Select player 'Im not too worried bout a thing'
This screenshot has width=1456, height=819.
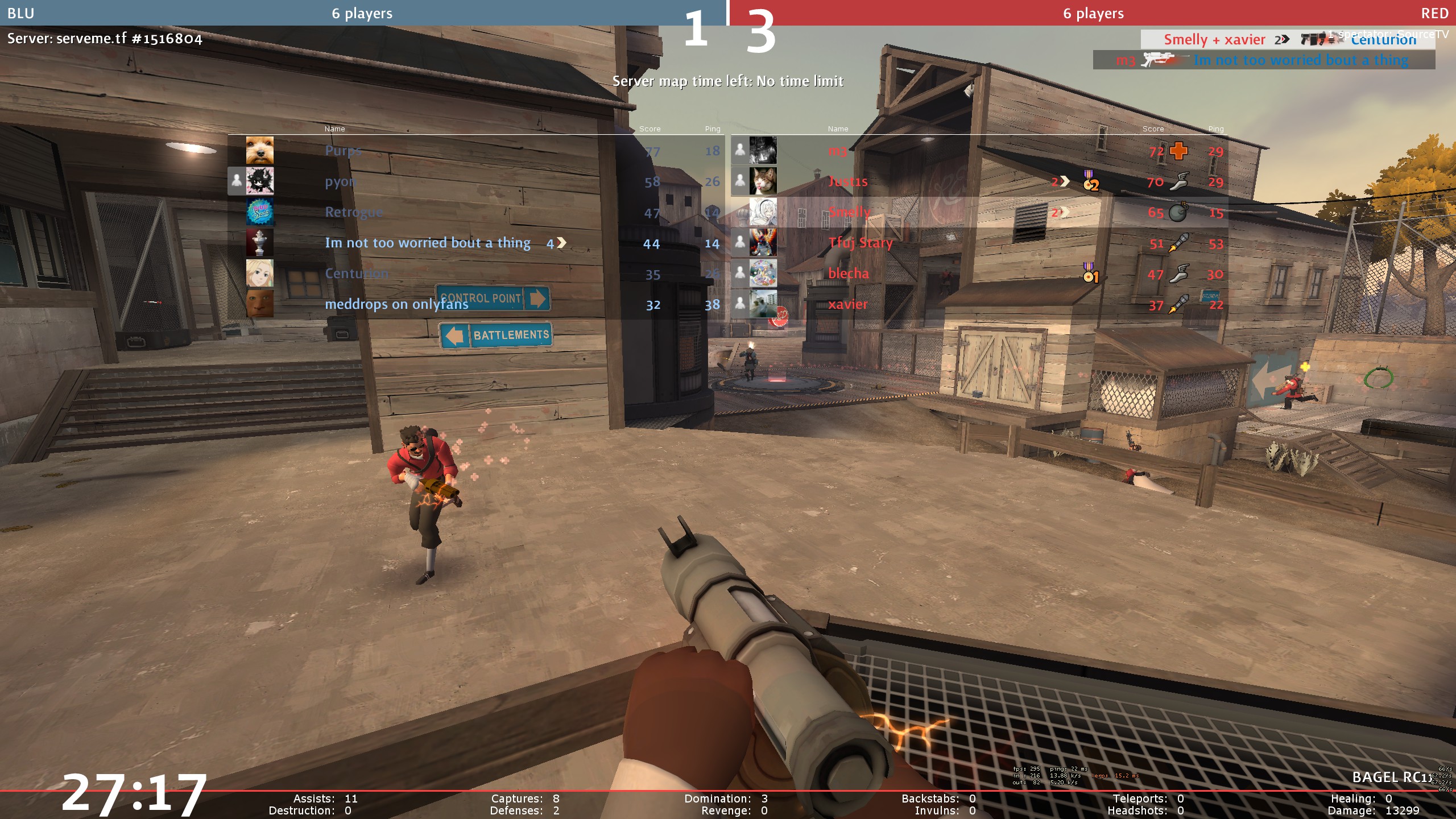click(x=427, y=243)
